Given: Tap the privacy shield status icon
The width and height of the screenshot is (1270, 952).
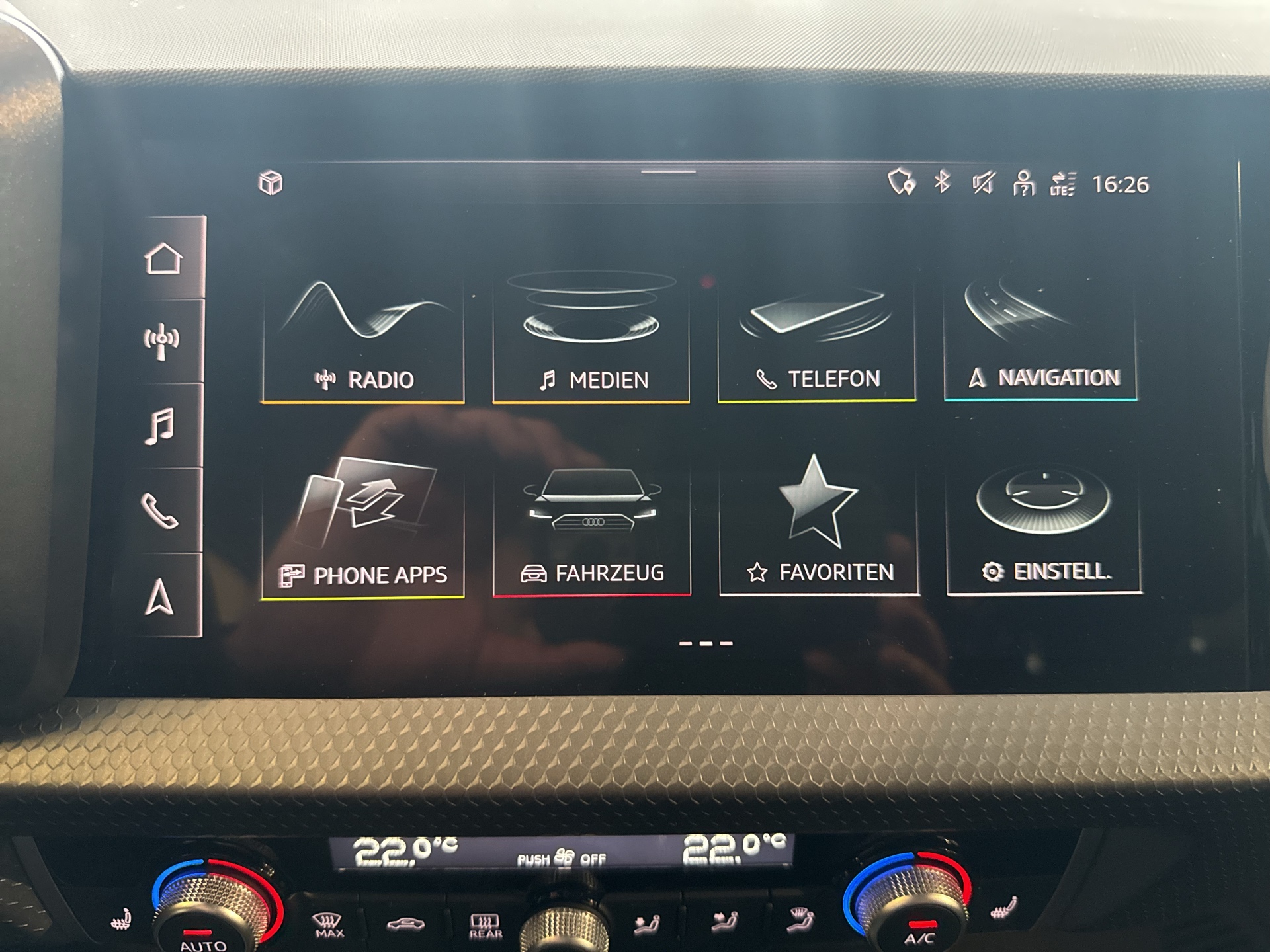Looking at the screenshot, I should (901, 182).
